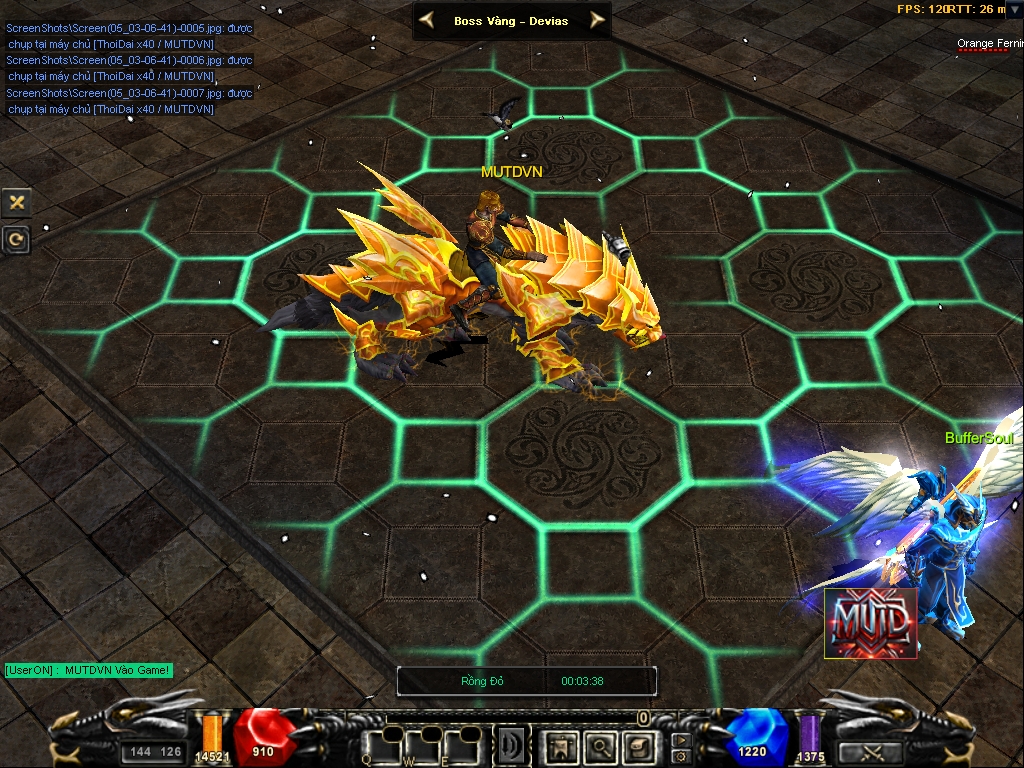Click the small round button below triangle
This screenshot has width=1024, height=768.
pyautogui.click(x=681, y=755)
